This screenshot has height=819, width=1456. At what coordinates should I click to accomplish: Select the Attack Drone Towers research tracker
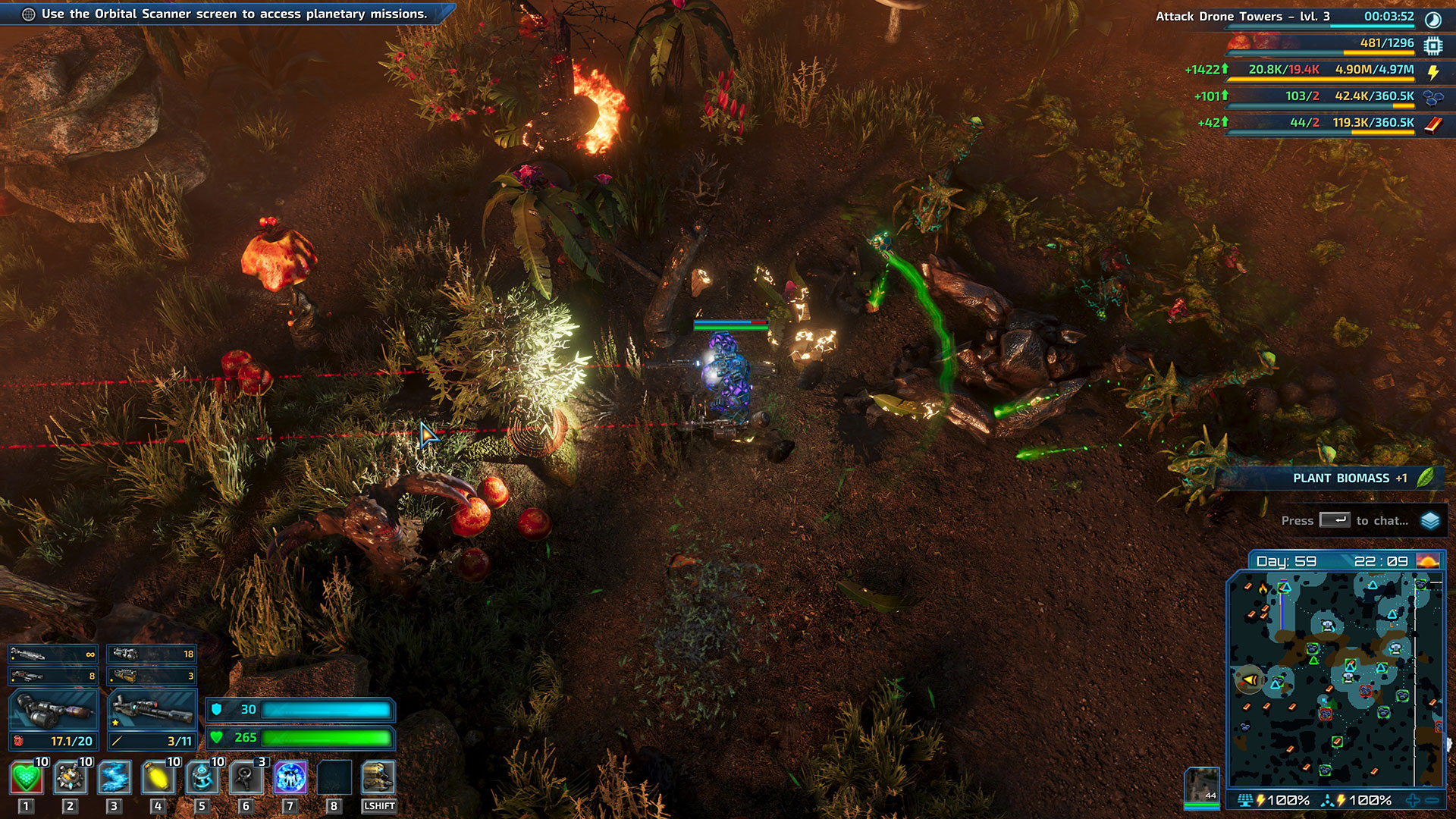tap(1242, 17)
